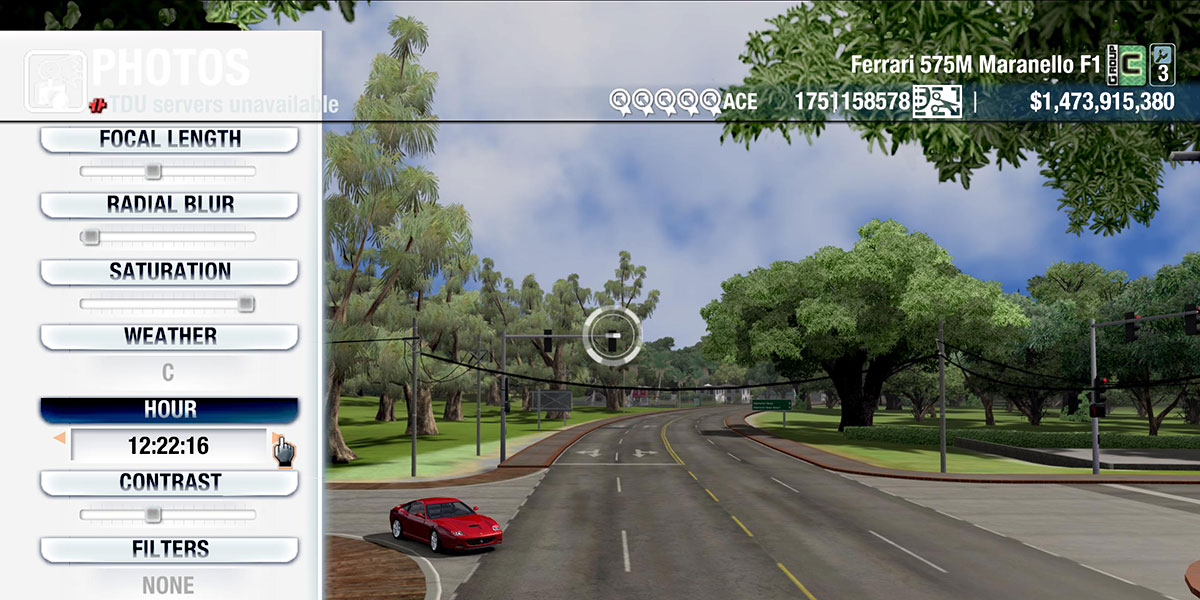The width and height of the screenshot is (1200, 600).
Task: Select the Focal Length option
Action: [x=169, y=139]
